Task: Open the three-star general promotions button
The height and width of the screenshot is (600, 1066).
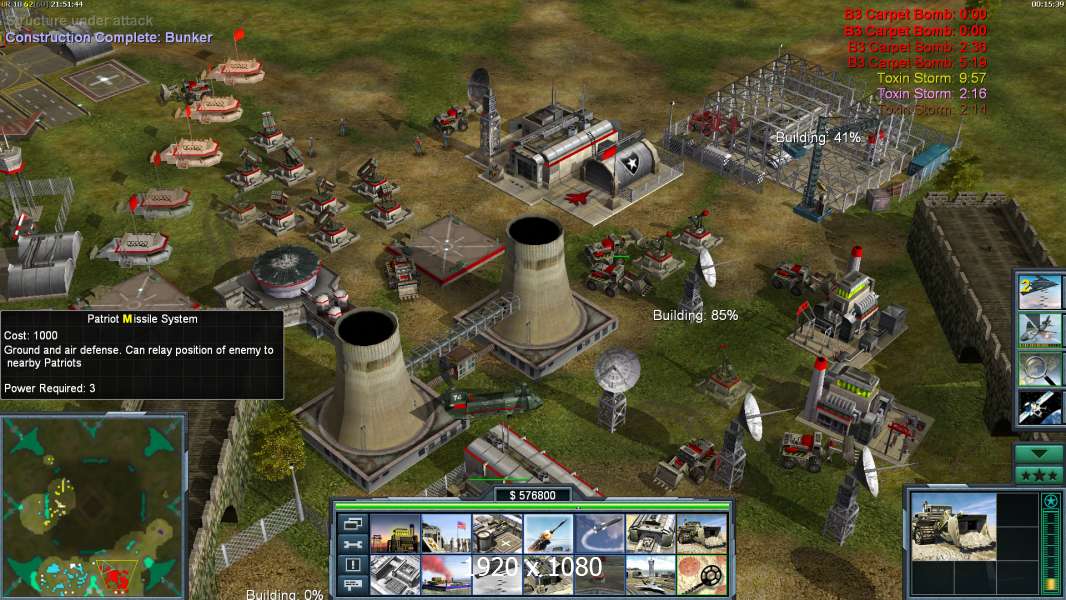Action: click(x=1039, y=475)
